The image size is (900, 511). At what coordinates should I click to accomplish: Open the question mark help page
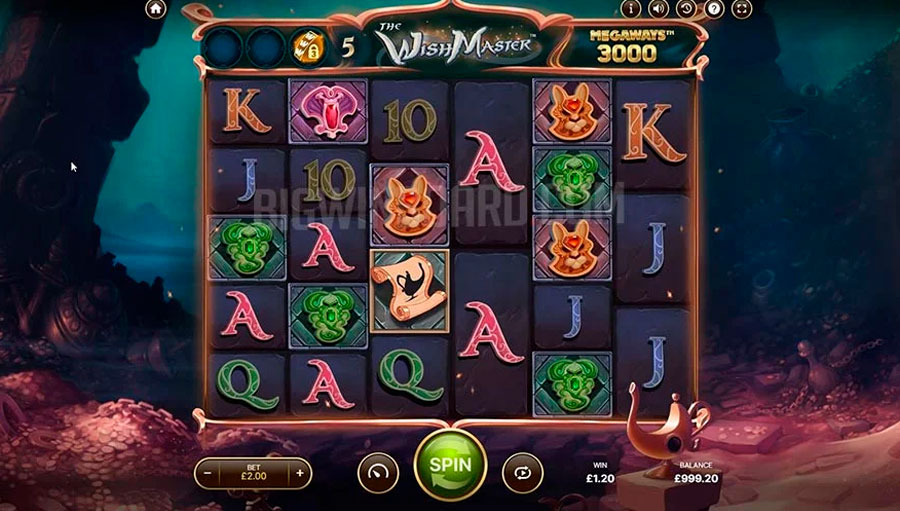pos(713,9)
